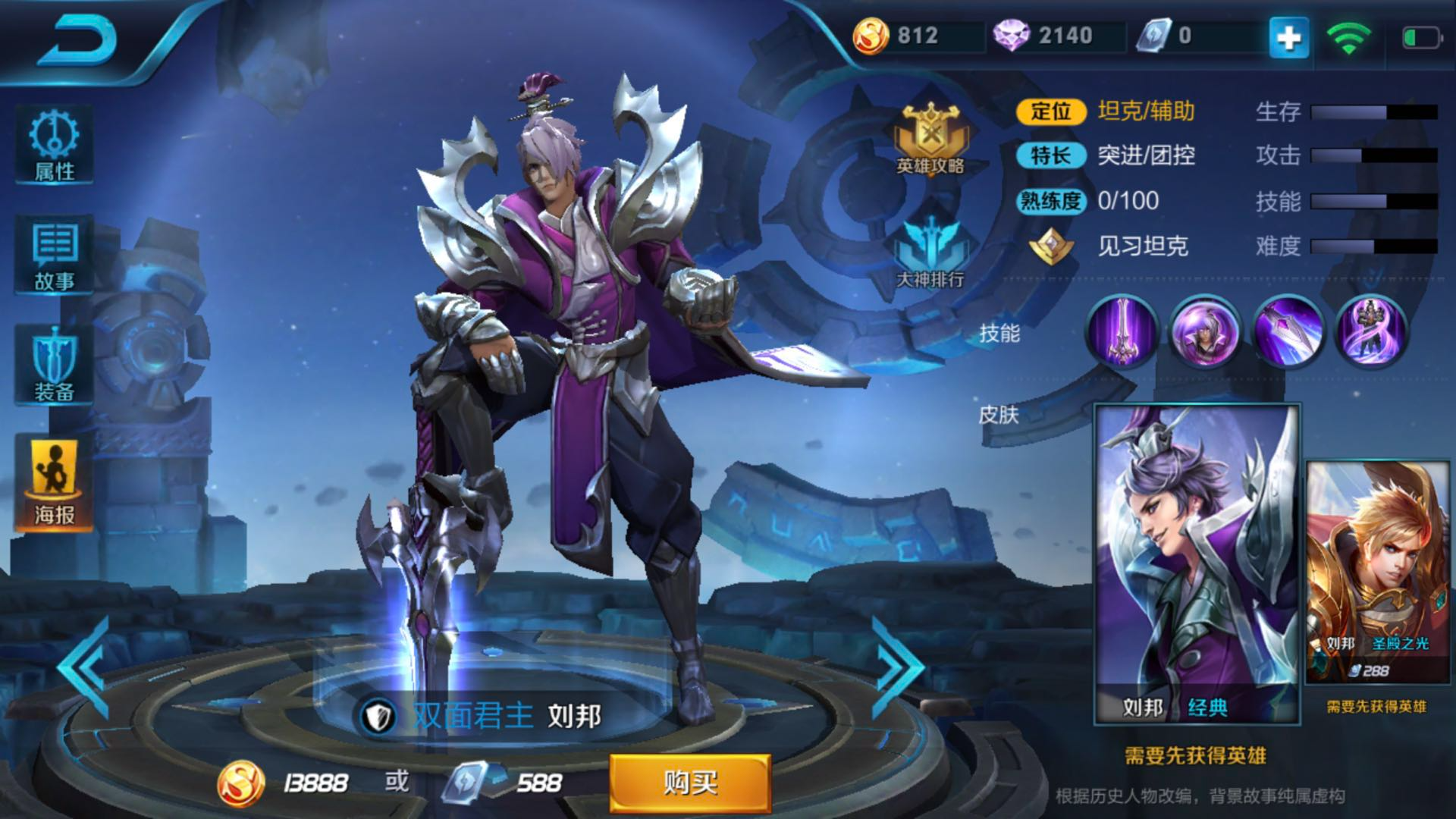The image size is (1456, 819).
Task: Click the 购买 purchase button
Action: (690, 783)
